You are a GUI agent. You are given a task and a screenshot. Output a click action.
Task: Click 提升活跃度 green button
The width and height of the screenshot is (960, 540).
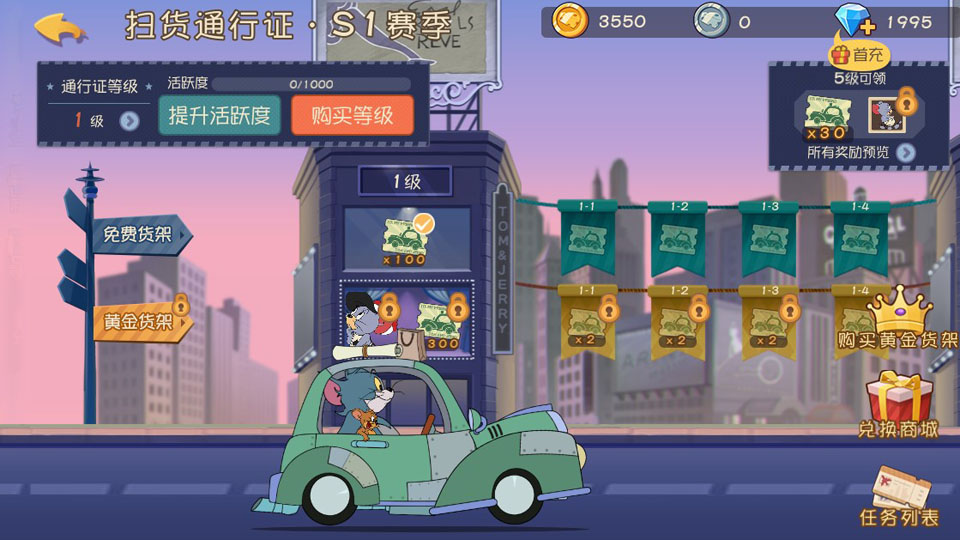tap(220, 115)
